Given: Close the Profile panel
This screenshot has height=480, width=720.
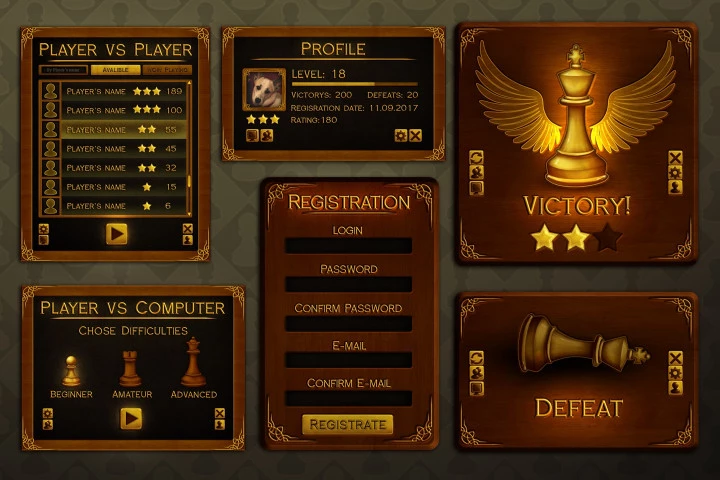Looking at the screenshot, I should pos(415,136).
